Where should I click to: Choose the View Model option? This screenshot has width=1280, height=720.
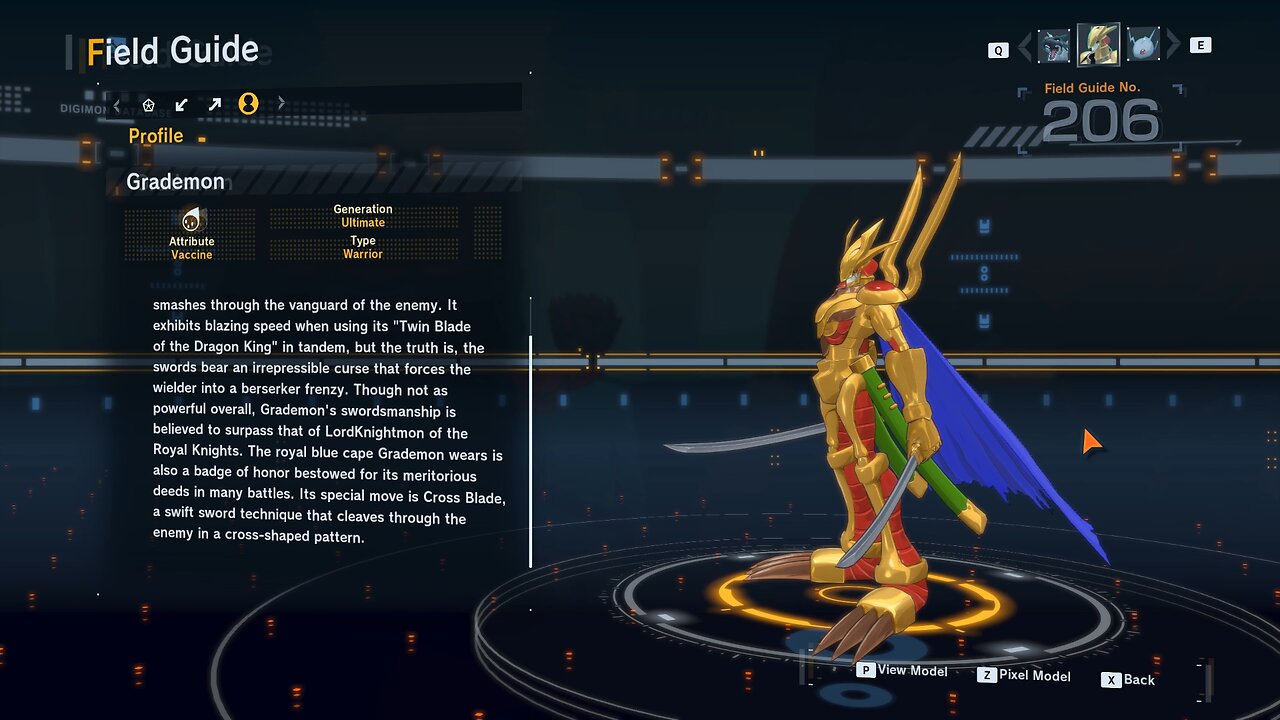(902, 671)
